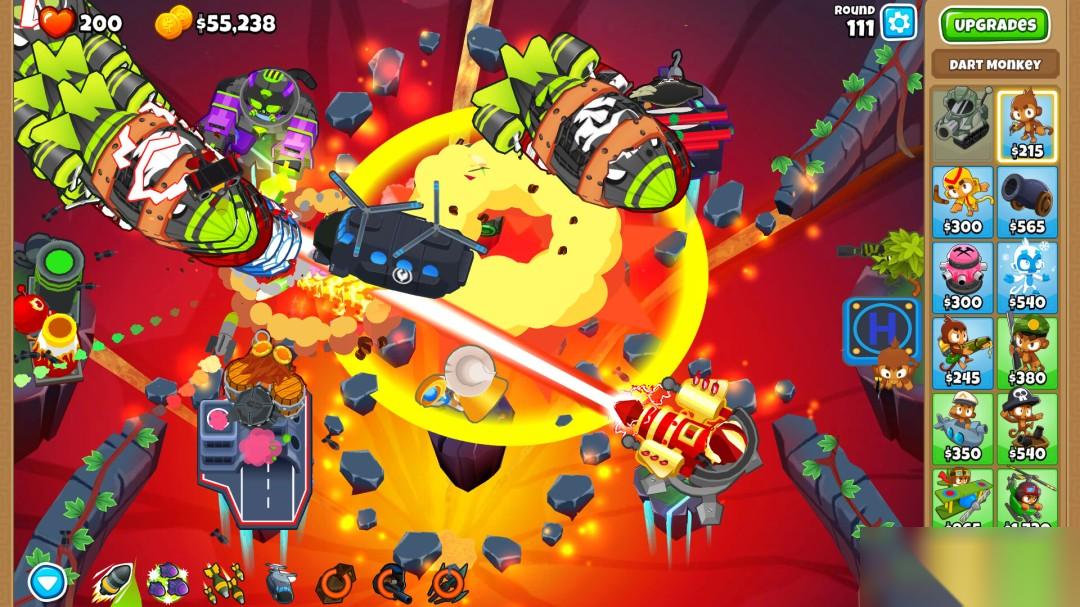
Task: Collapse the ability bar with blue arrow button
Action: point(46,581)
